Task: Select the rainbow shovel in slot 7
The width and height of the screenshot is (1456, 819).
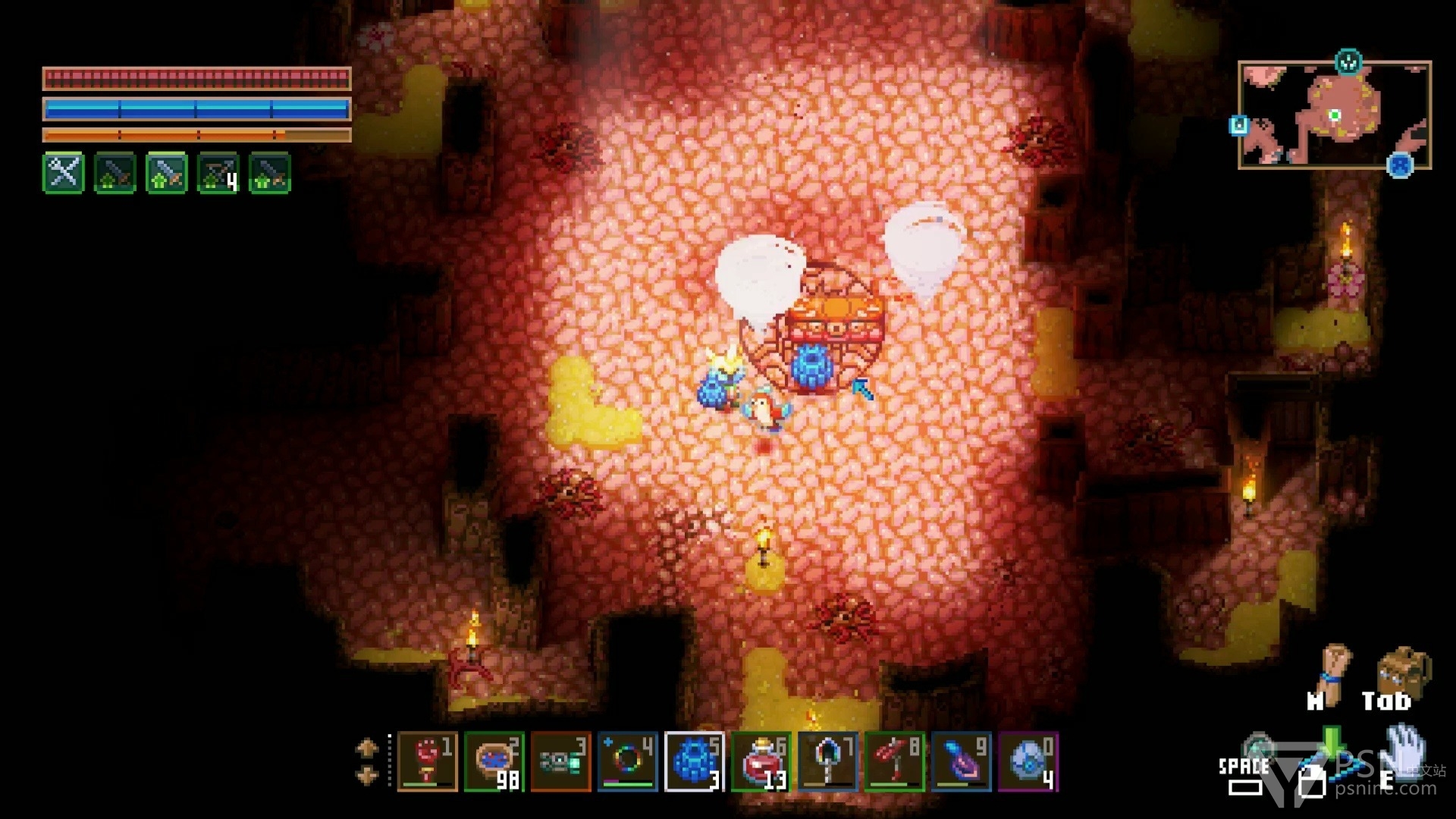Action: (827, 761)
